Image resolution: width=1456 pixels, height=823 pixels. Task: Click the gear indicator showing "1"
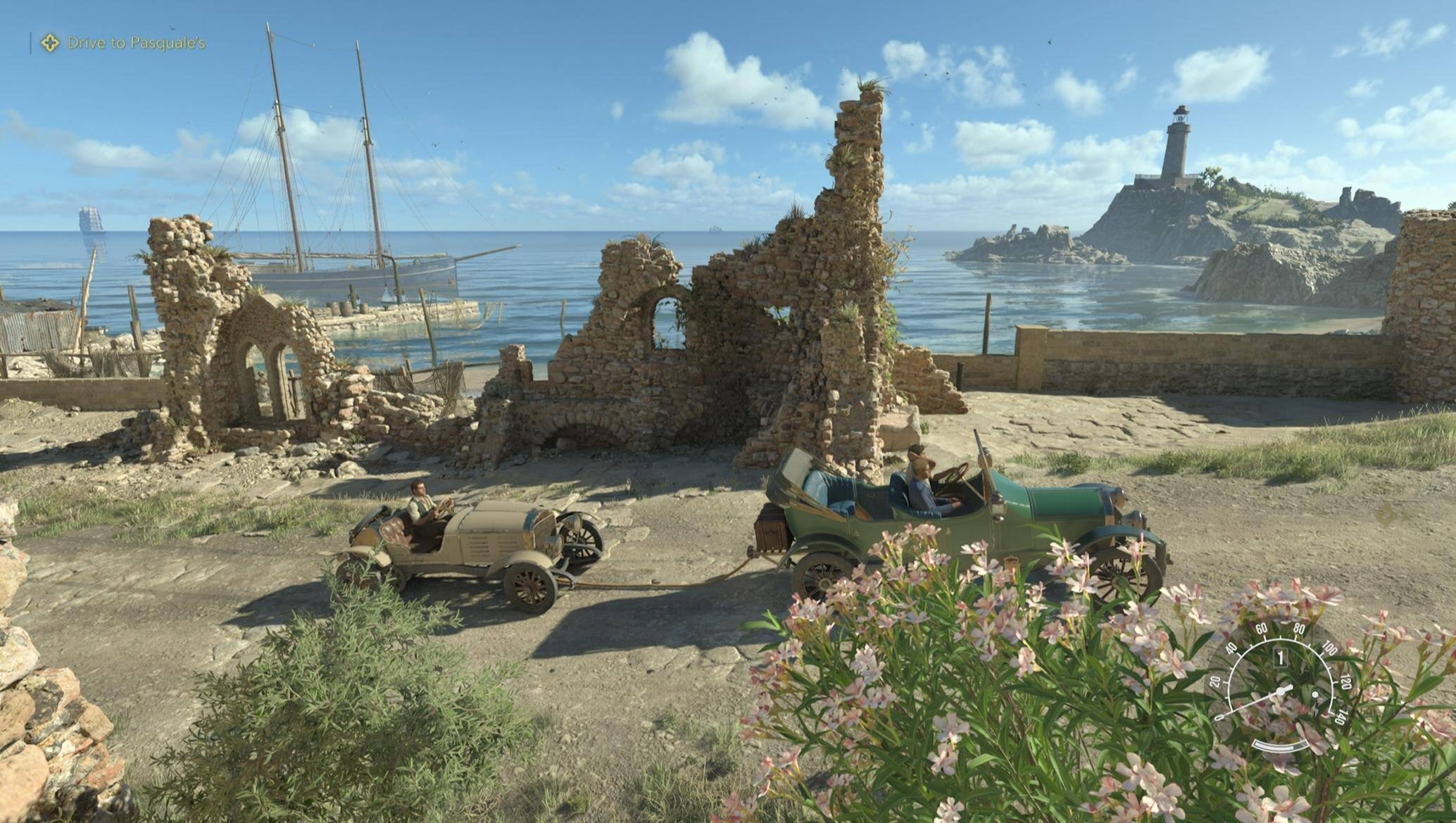coord(1281,658)
